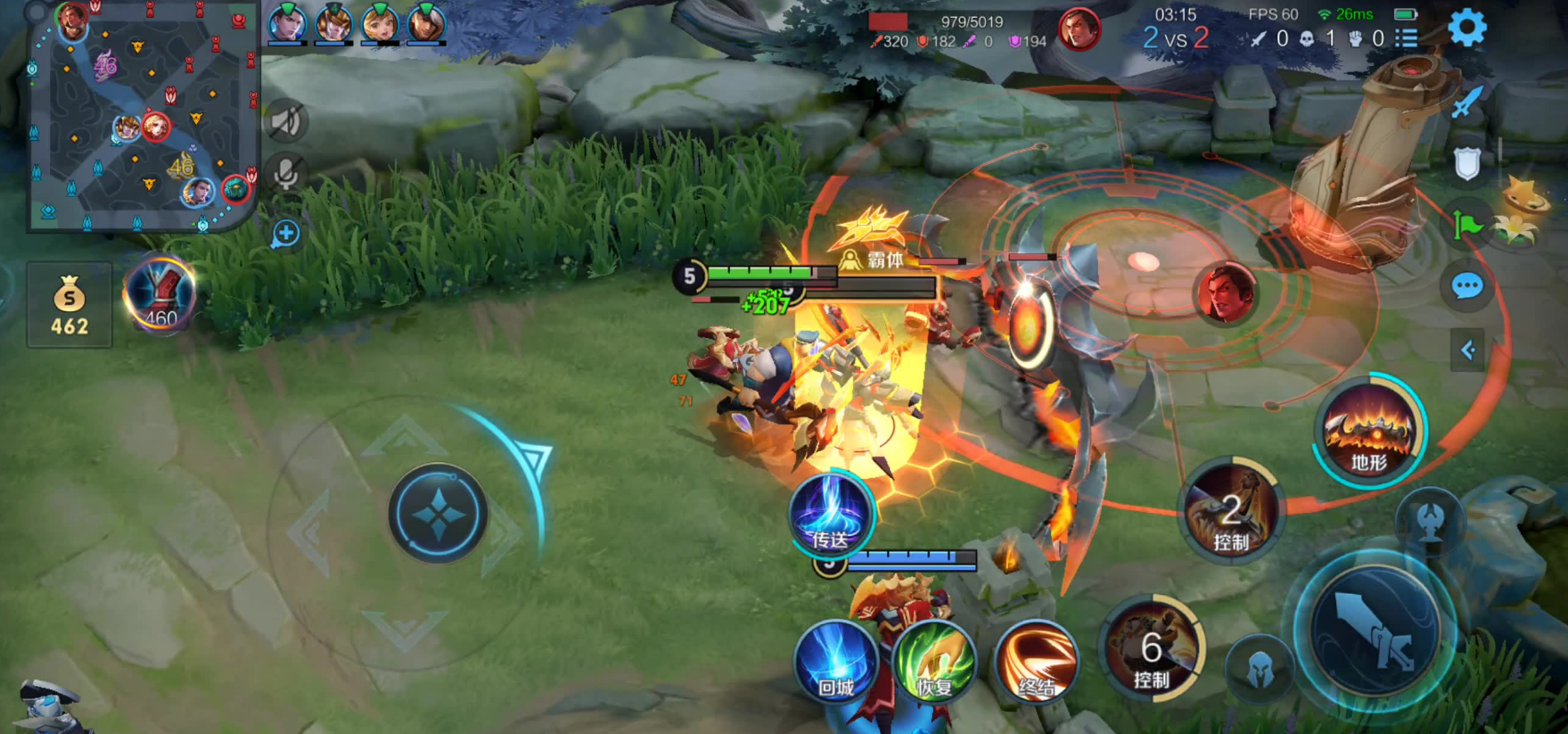Cast the 地形 ultimate ability
The height and width of the screenshot is (734, 1568).
tap(1368, 432)
